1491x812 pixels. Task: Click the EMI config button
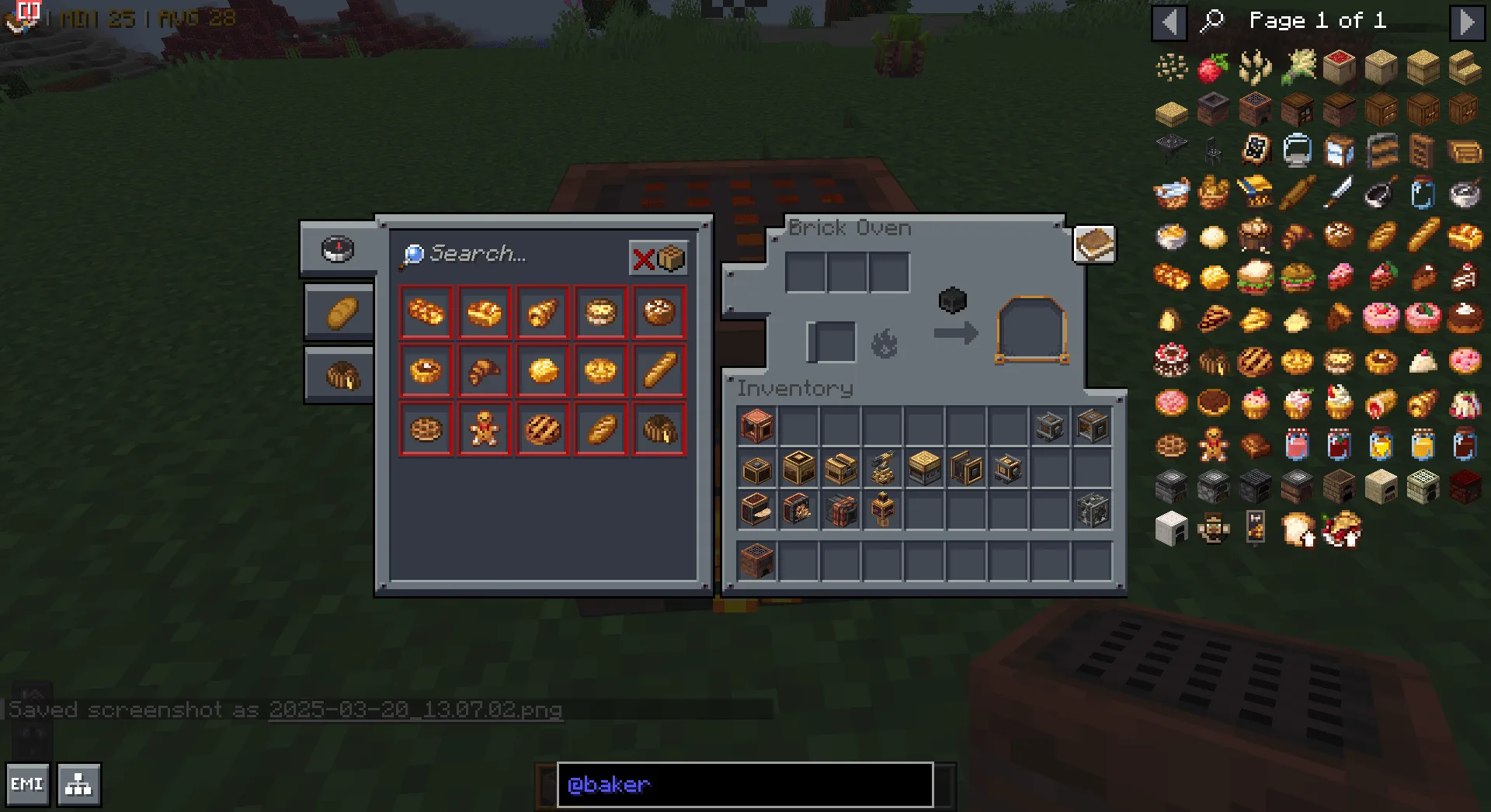(27, 785)
